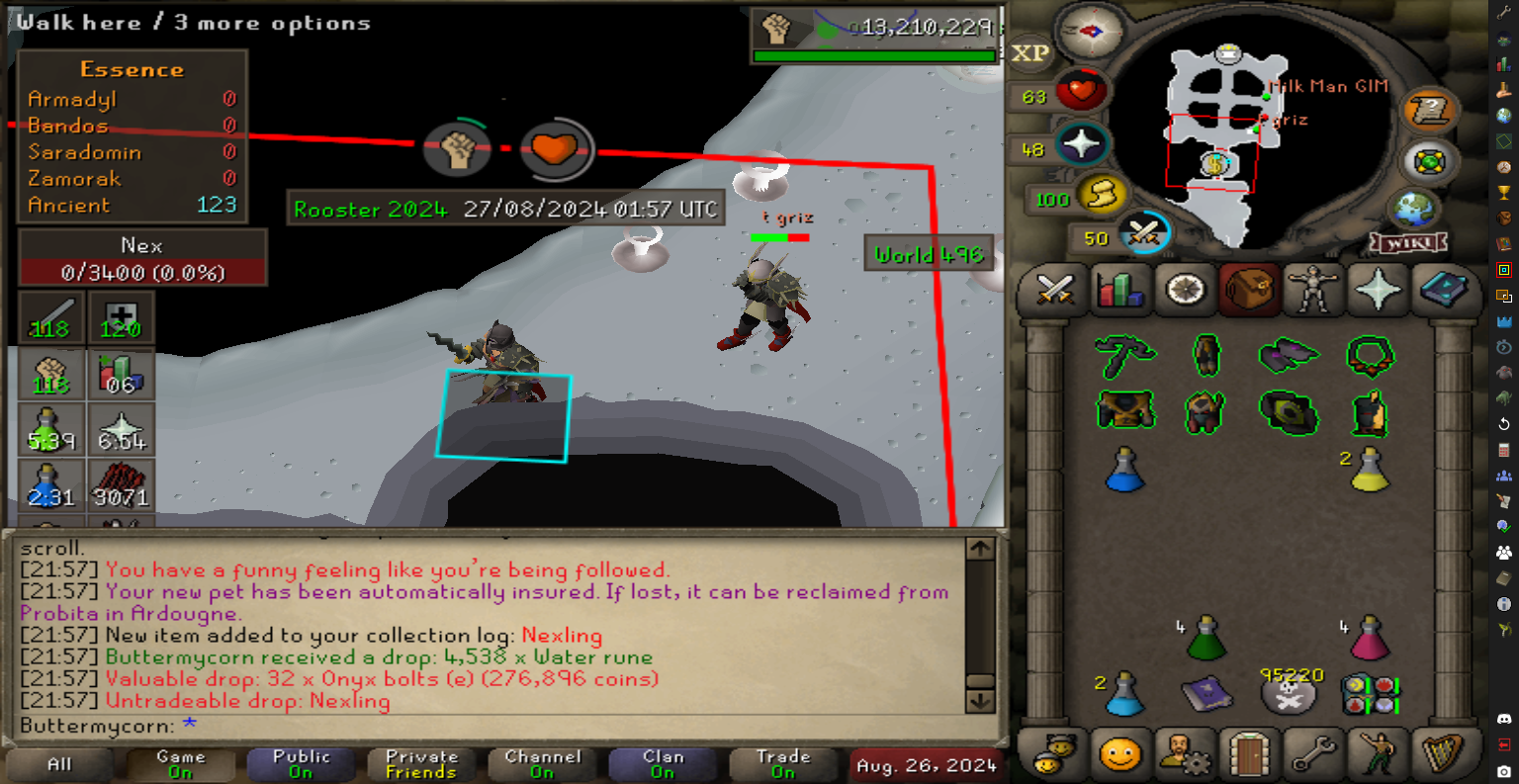Open the Worn Equipment tab
This screenshot has width=1519, height=784.
tap(1313, 290)
